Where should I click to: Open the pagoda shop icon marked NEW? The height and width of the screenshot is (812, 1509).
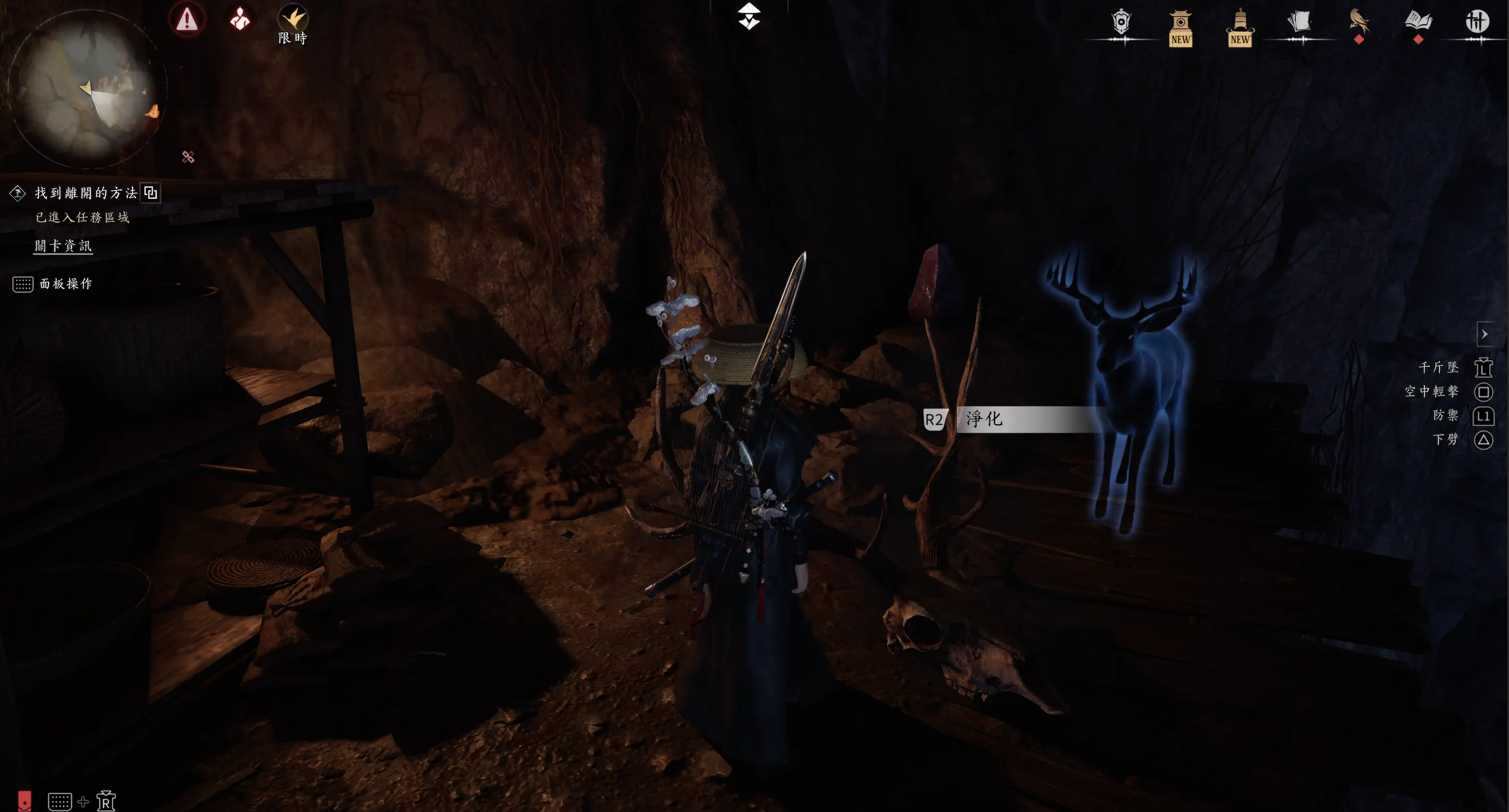[1180, 28]
